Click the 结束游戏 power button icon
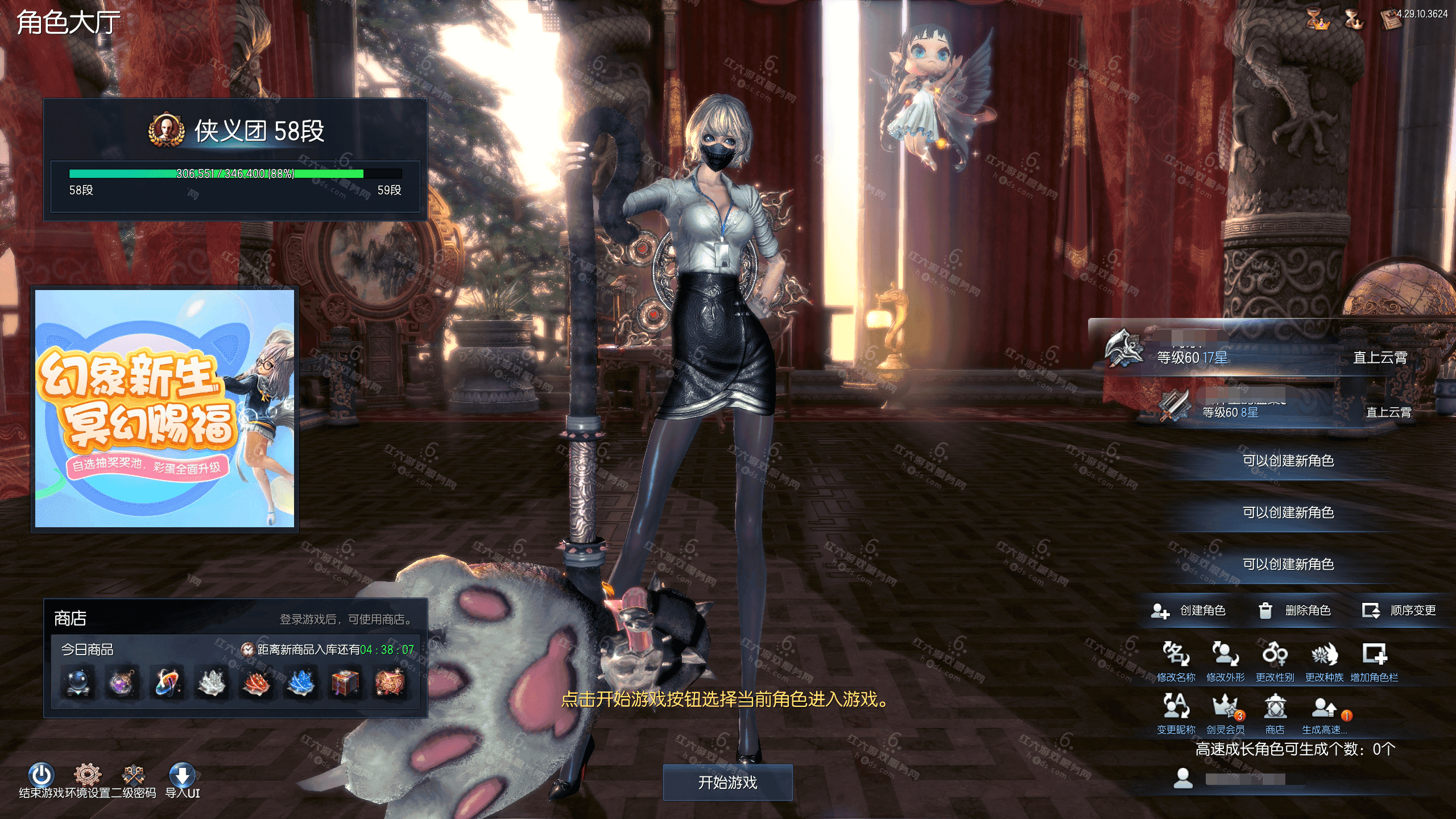 [x=40, y=773]
